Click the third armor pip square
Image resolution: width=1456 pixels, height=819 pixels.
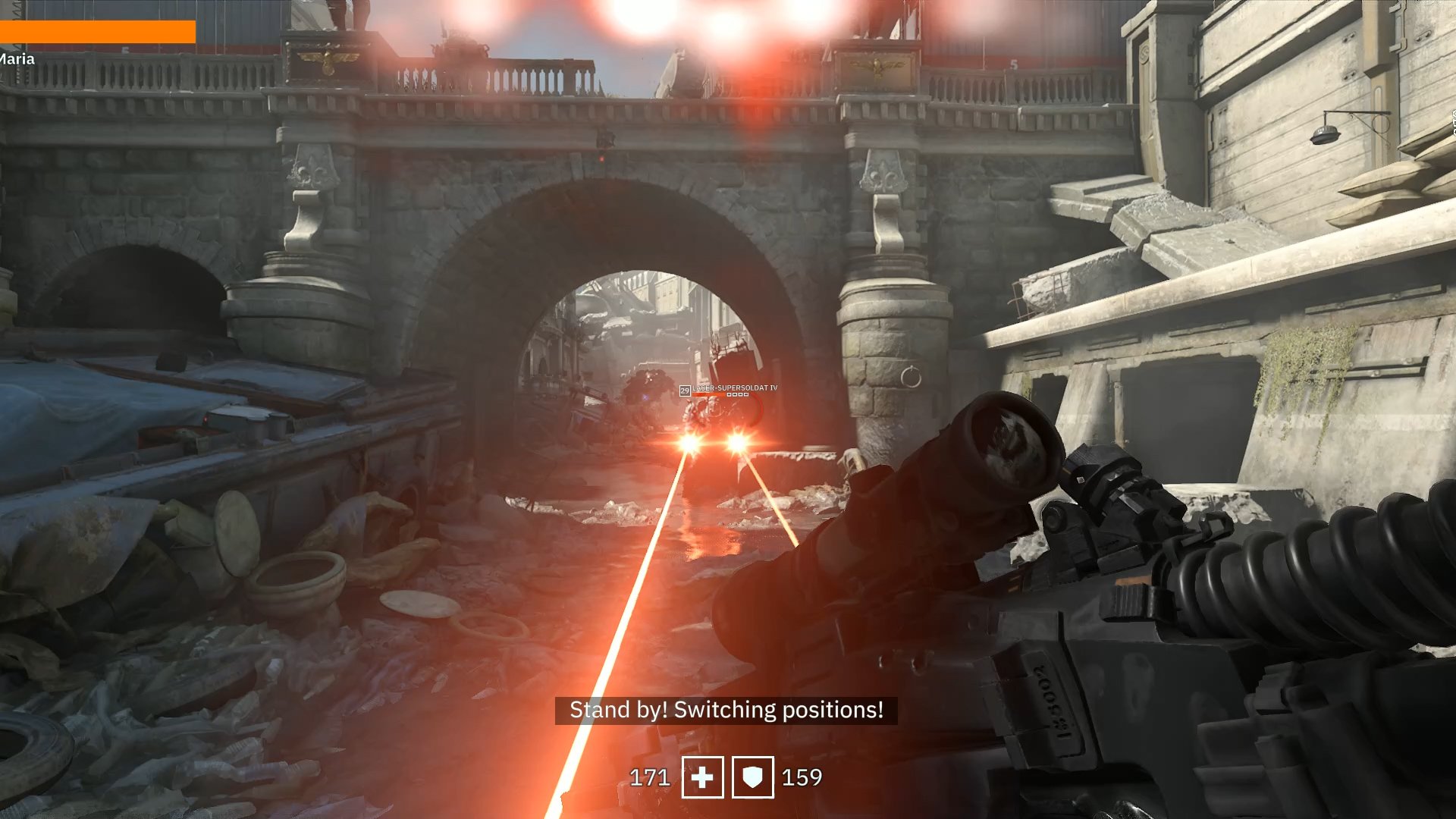740,394
